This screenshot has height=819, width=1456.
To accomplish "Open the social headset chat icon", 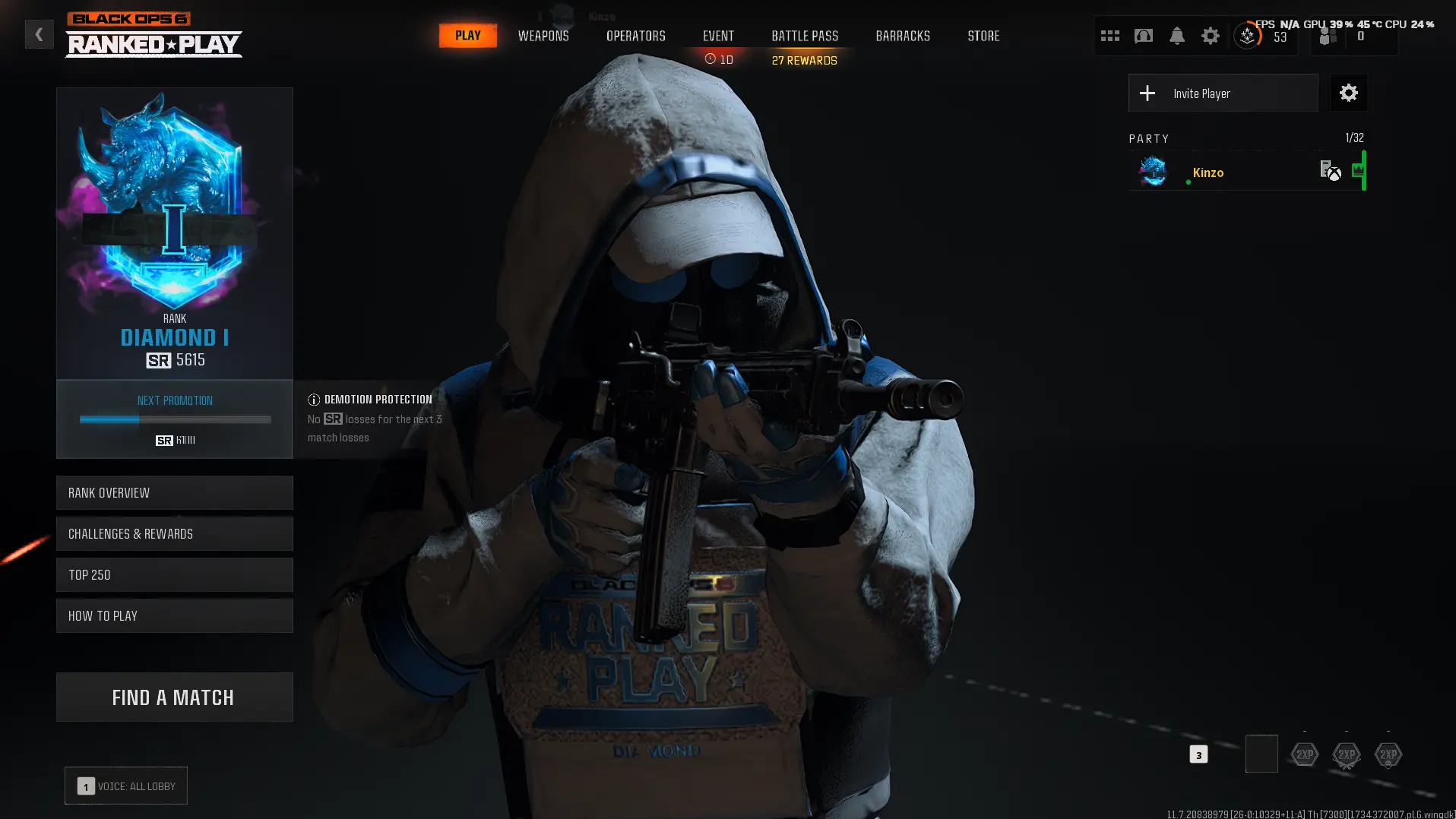I will coord(1144,35).
